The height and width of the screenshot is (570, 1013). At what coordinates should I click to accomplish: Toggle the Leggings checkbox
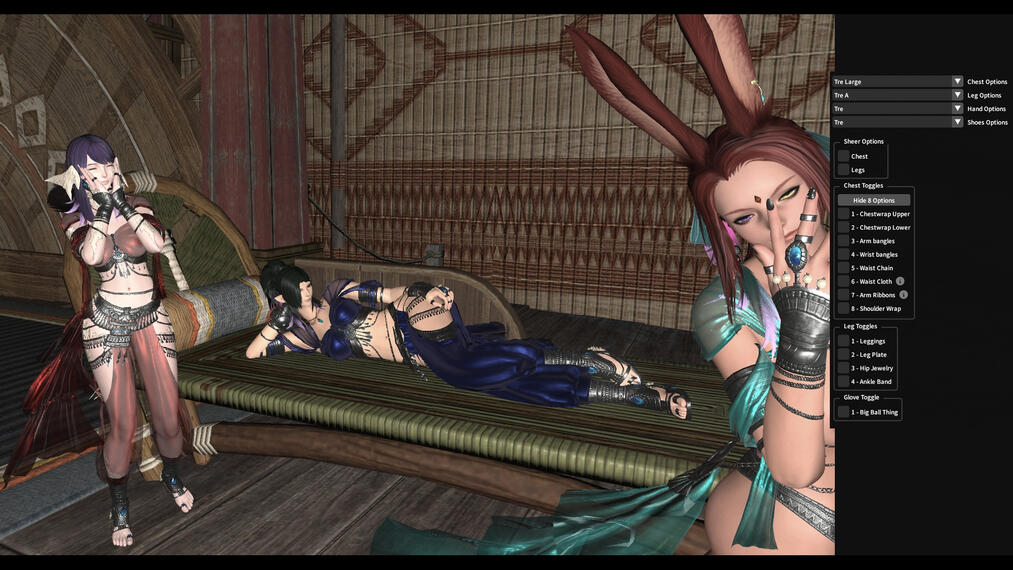pyautogui.click(x=844, y=342)
